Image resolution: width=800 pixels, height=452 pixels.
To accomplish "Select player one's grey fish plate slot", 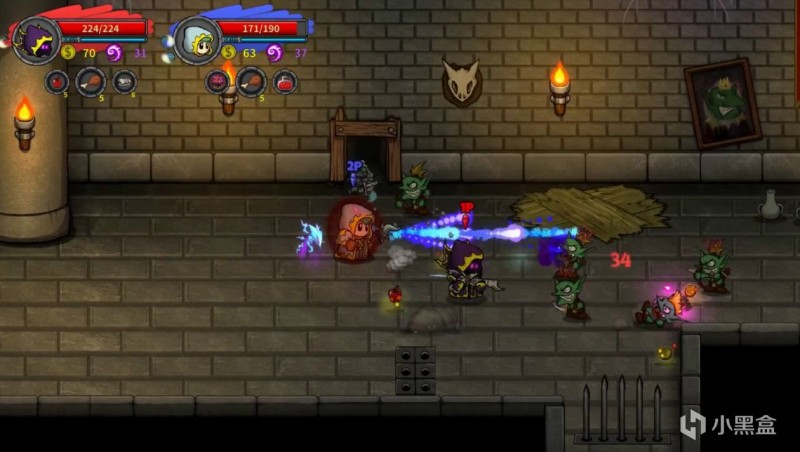I will (124, 82).
